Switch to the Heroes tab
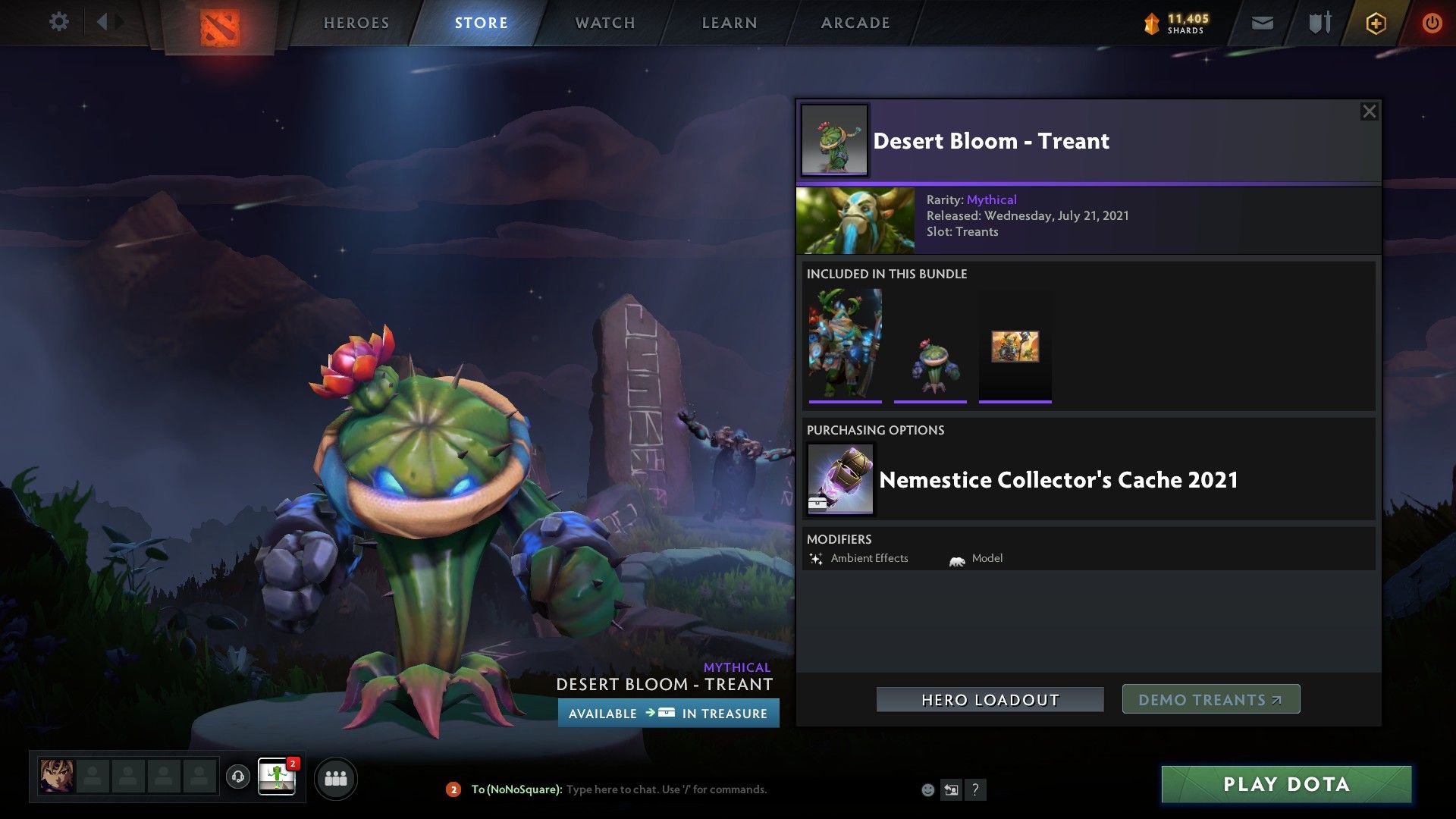This screenshot has width=1456, height=819. 356,23
